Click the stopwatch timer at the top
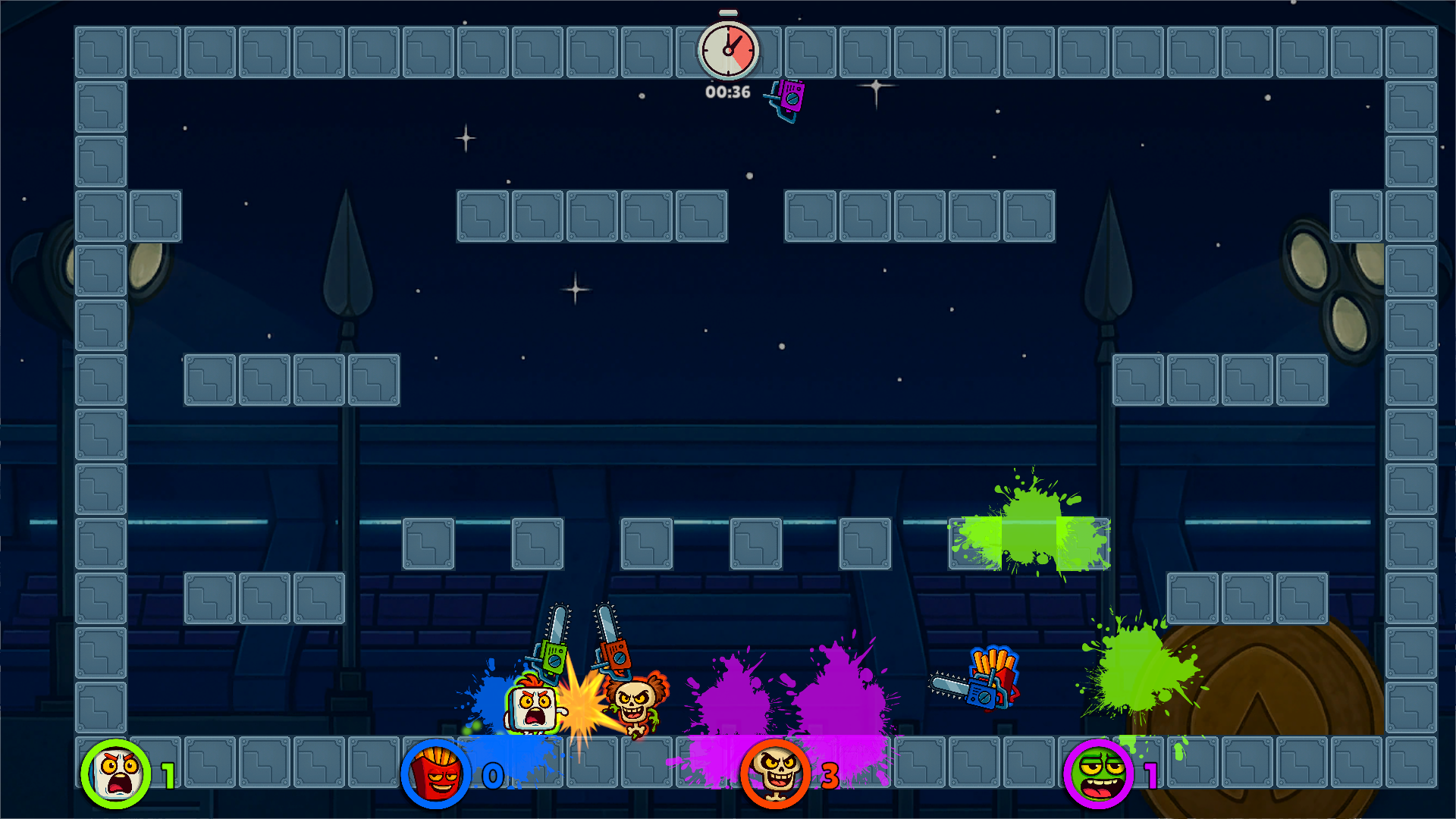This screenshot has width=1456, height=819. 730,50
